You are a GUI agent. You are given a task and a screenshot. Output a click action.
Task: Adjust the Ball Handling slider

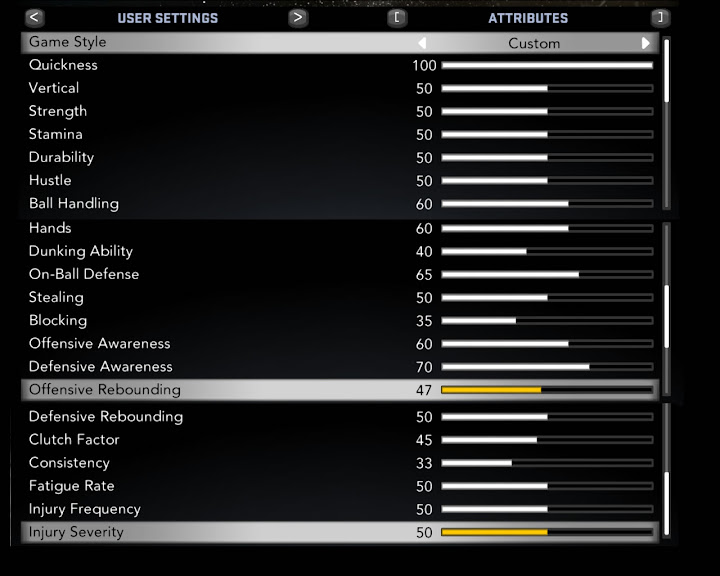coord(547,204)
